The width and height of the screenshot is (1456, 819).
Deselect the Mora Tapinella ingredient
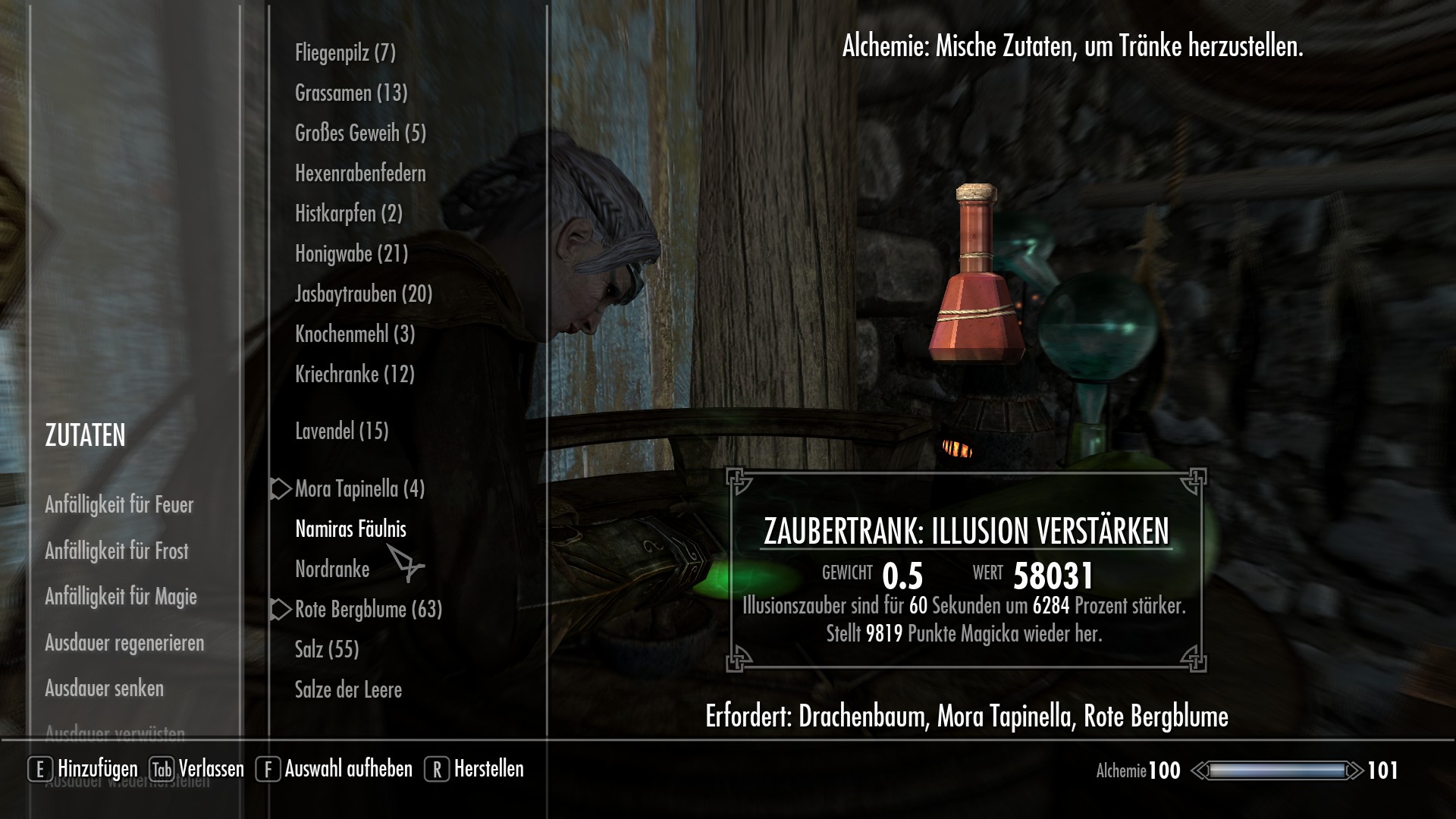click(360, 490)
